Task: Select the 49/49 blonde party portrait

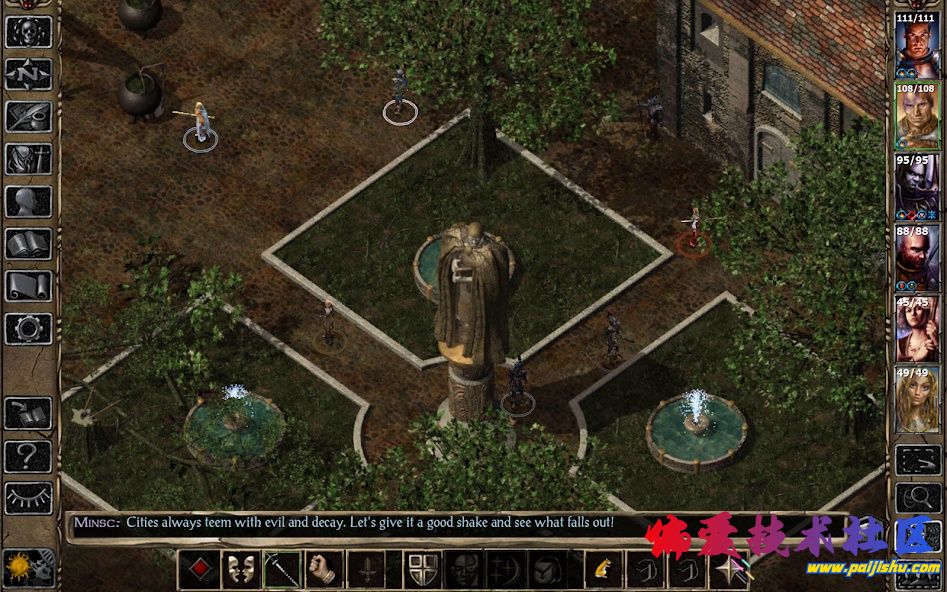Action: (916, 400)
